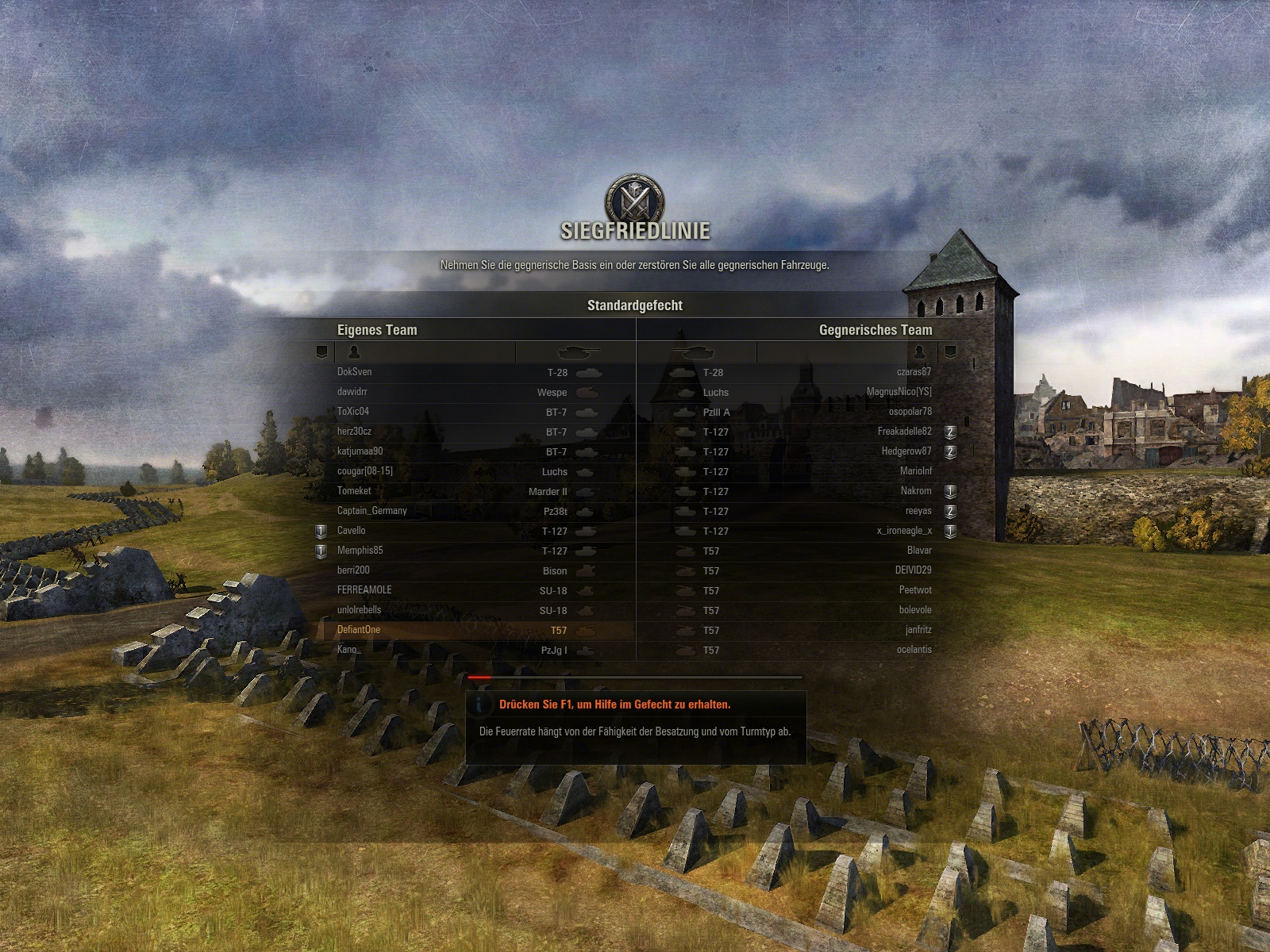Viewport: 1270px width, 952px height.
Task: Choose enemy player ocelantis
Action: tap(914, 650)
